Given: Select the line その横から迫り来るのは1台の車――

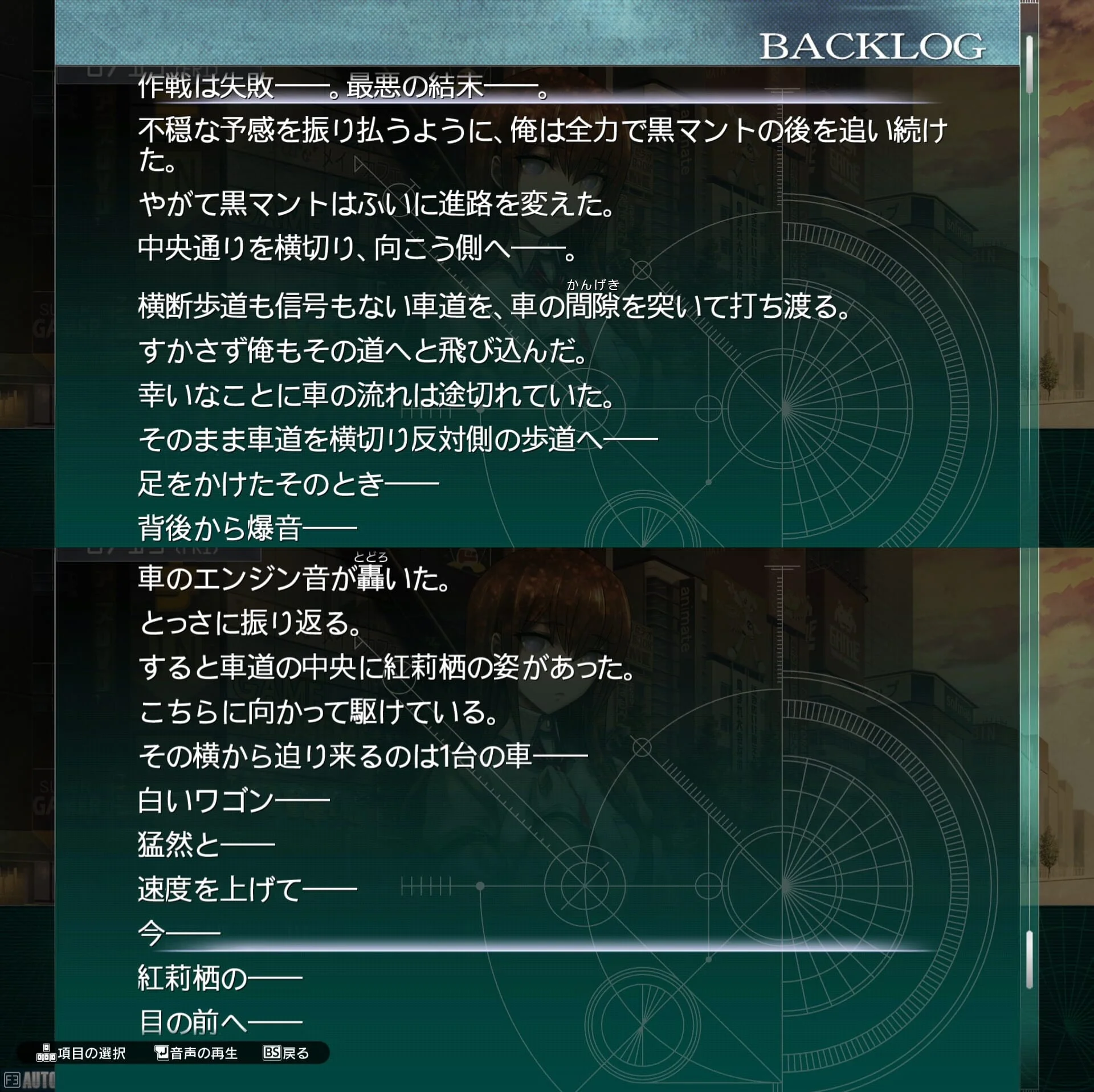Looking at the screenshot, I should (x=363, y=756).
